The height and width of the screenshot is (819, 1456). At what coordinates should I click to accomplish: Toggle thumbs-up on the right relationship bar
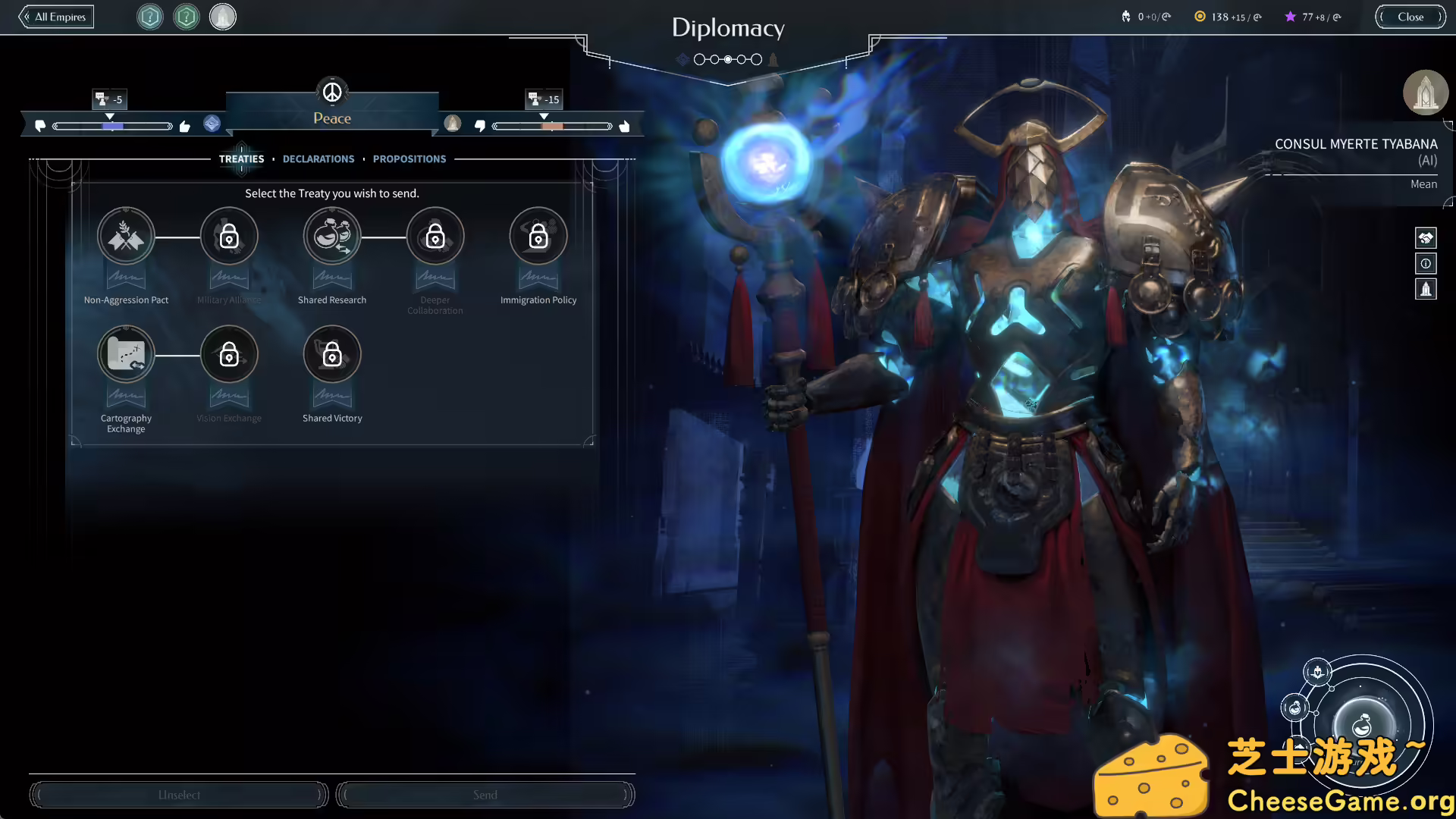[624, 126]
